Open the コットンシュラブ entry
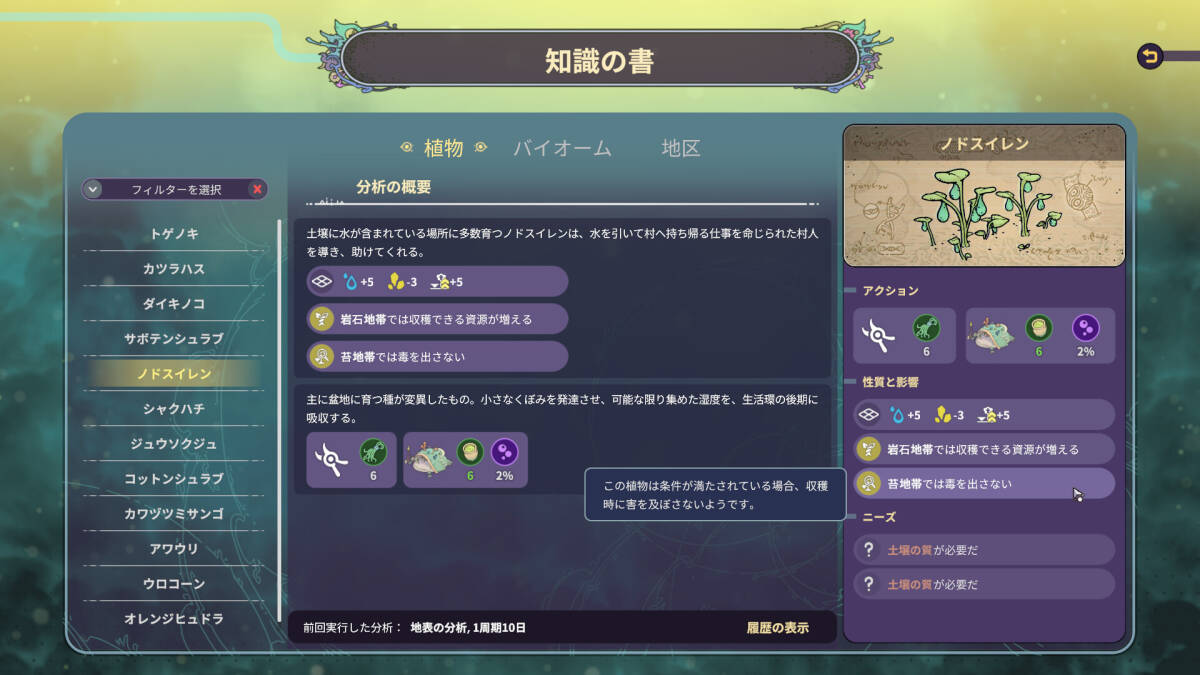This screenshot has width=1200, height=675. click(x=174, y=479)
